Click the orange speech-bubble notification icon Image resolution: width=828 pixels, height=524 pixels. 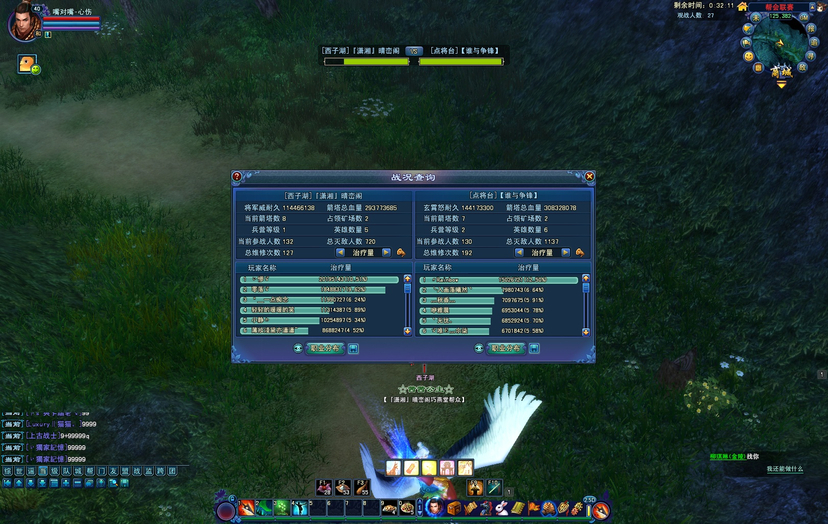tap(27, 64)
